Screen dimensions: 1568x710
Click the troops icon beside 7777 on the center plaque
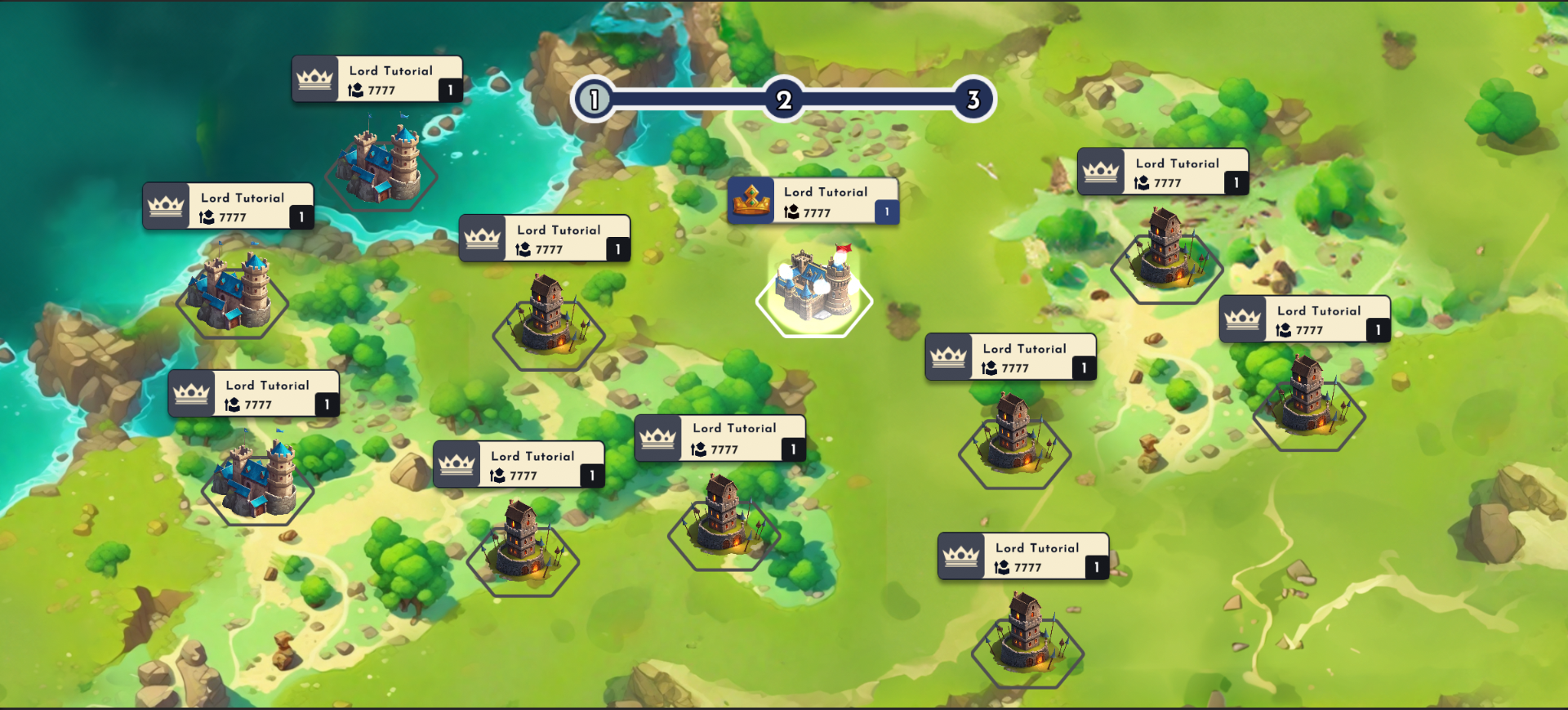(x=790, y=212)
